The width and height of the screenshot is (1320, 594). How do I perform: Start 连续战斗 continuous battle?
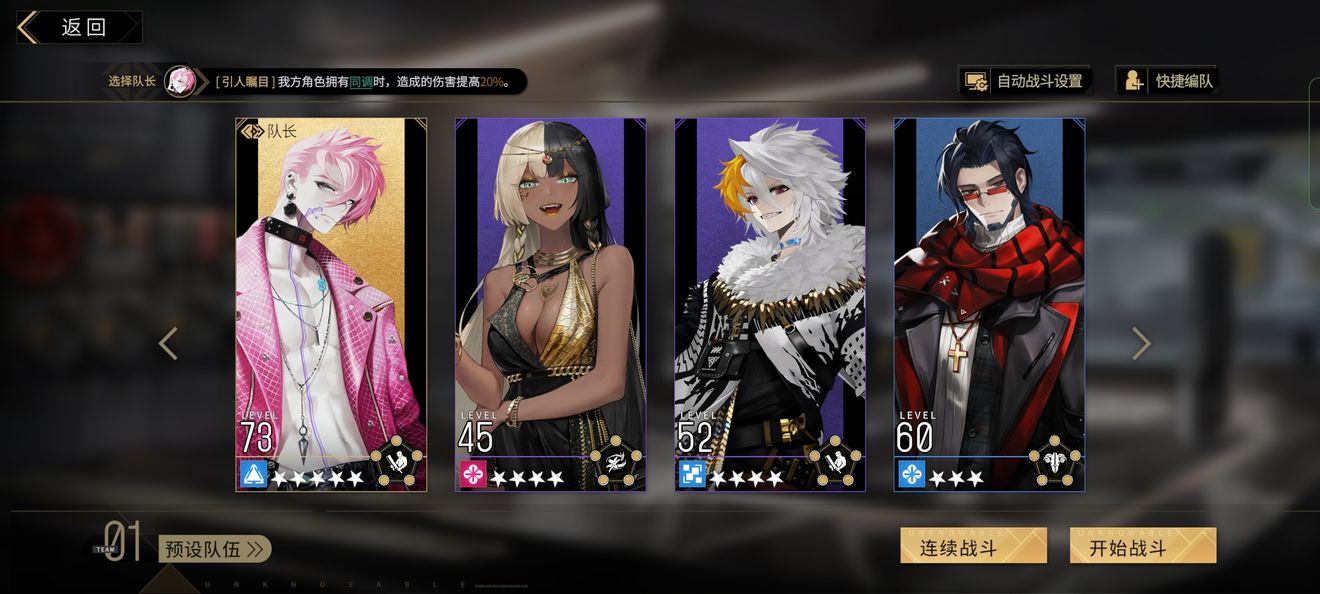tap(973, 546)
